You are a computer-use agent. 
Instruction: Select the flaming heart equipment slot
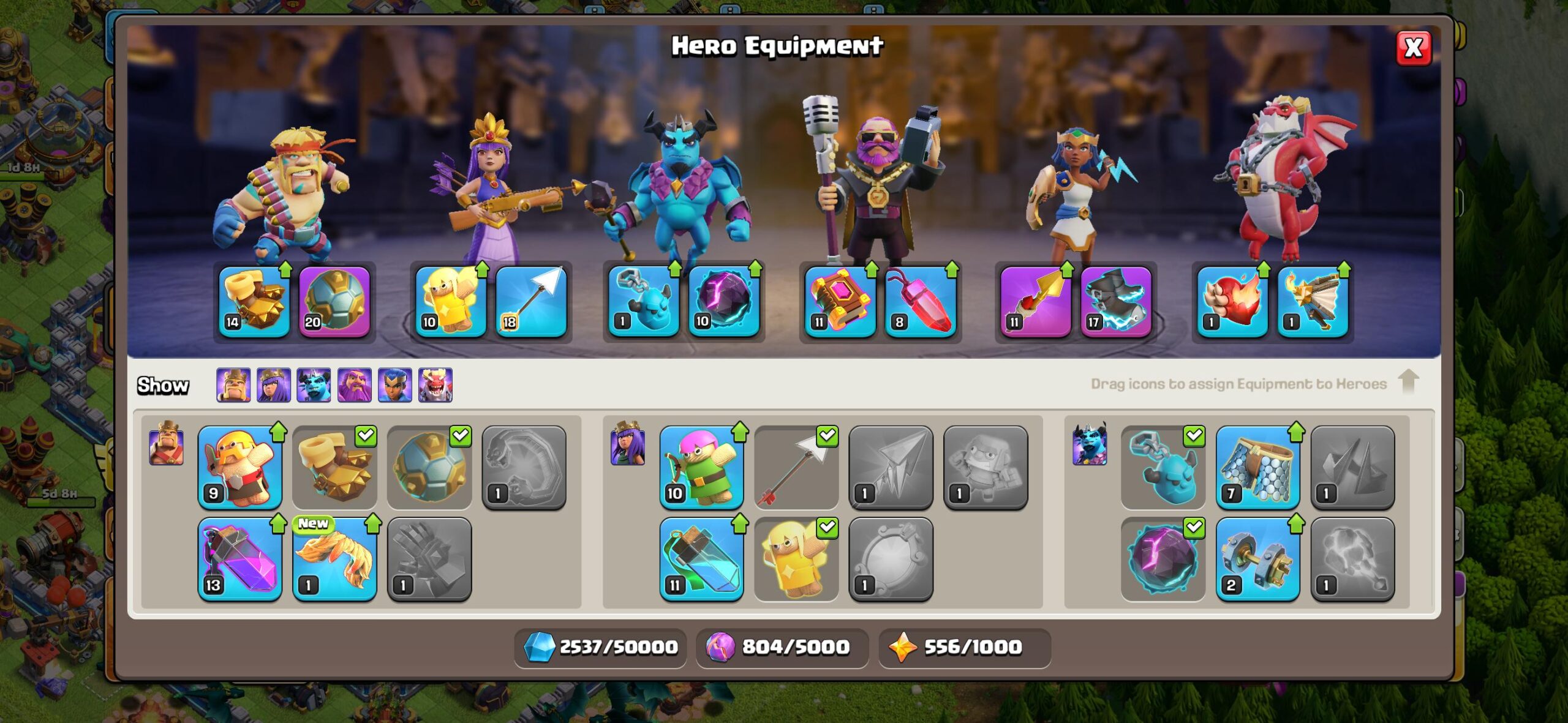[x=1232, y=301]
